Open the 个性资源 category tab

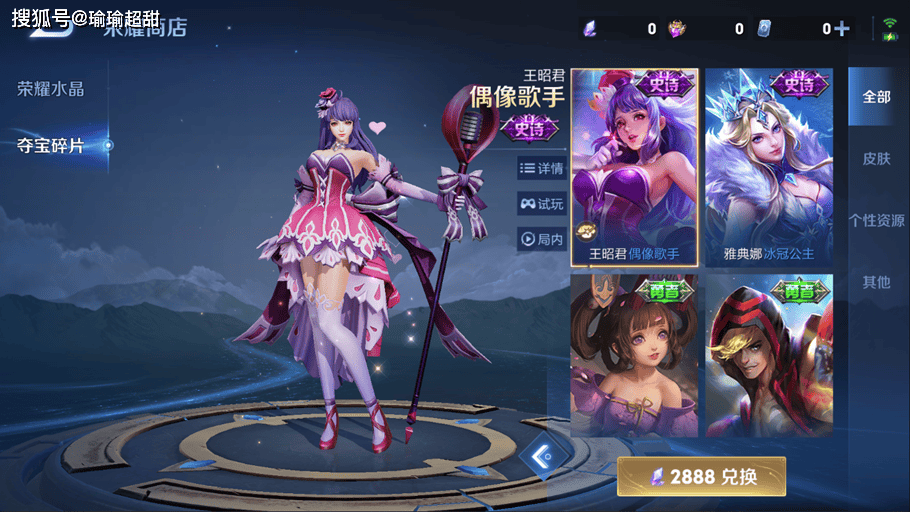tap(876, 221)
